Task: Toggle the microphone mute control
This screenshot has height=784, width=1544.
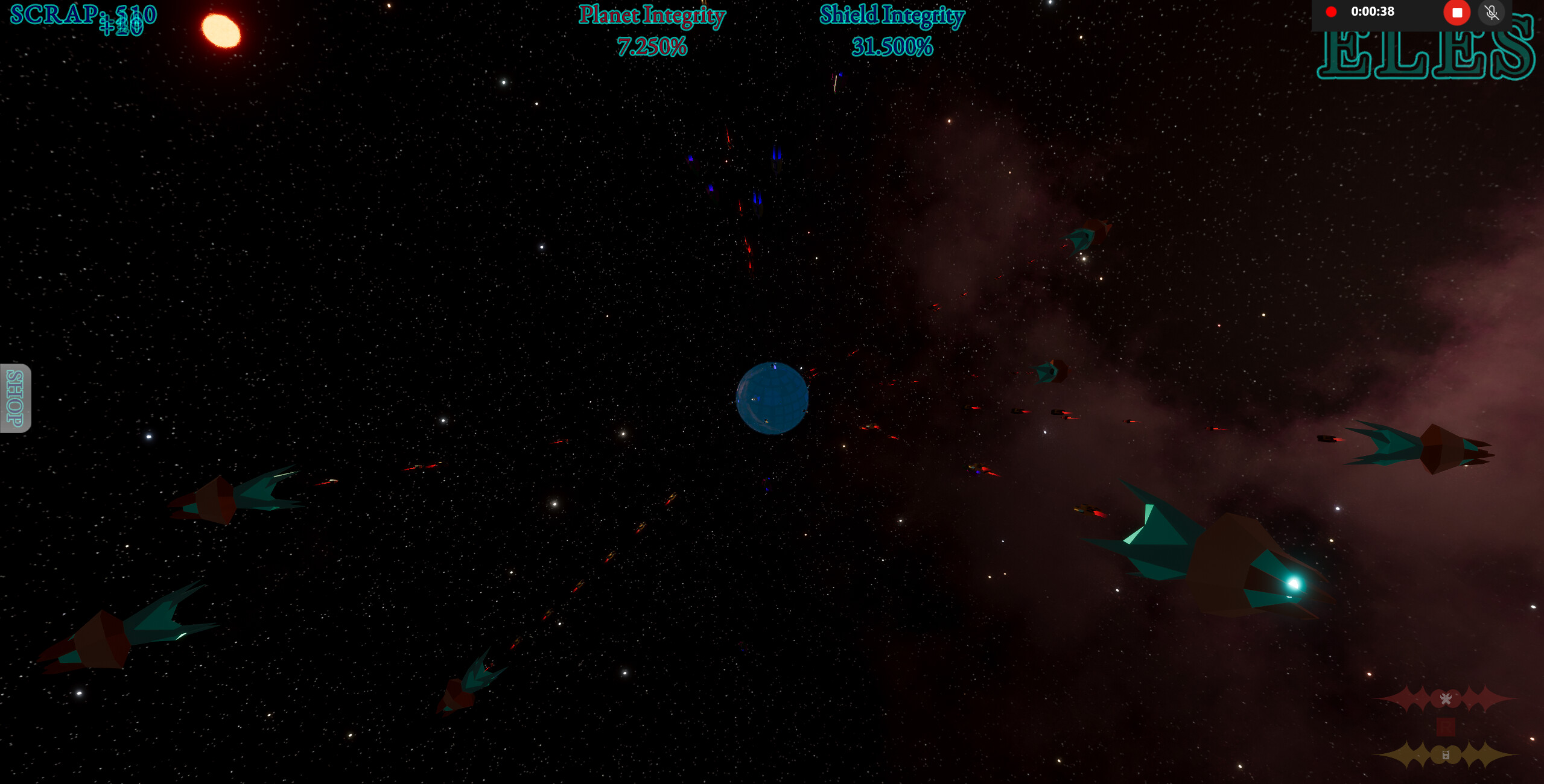Action: [x=1492, y=11]
